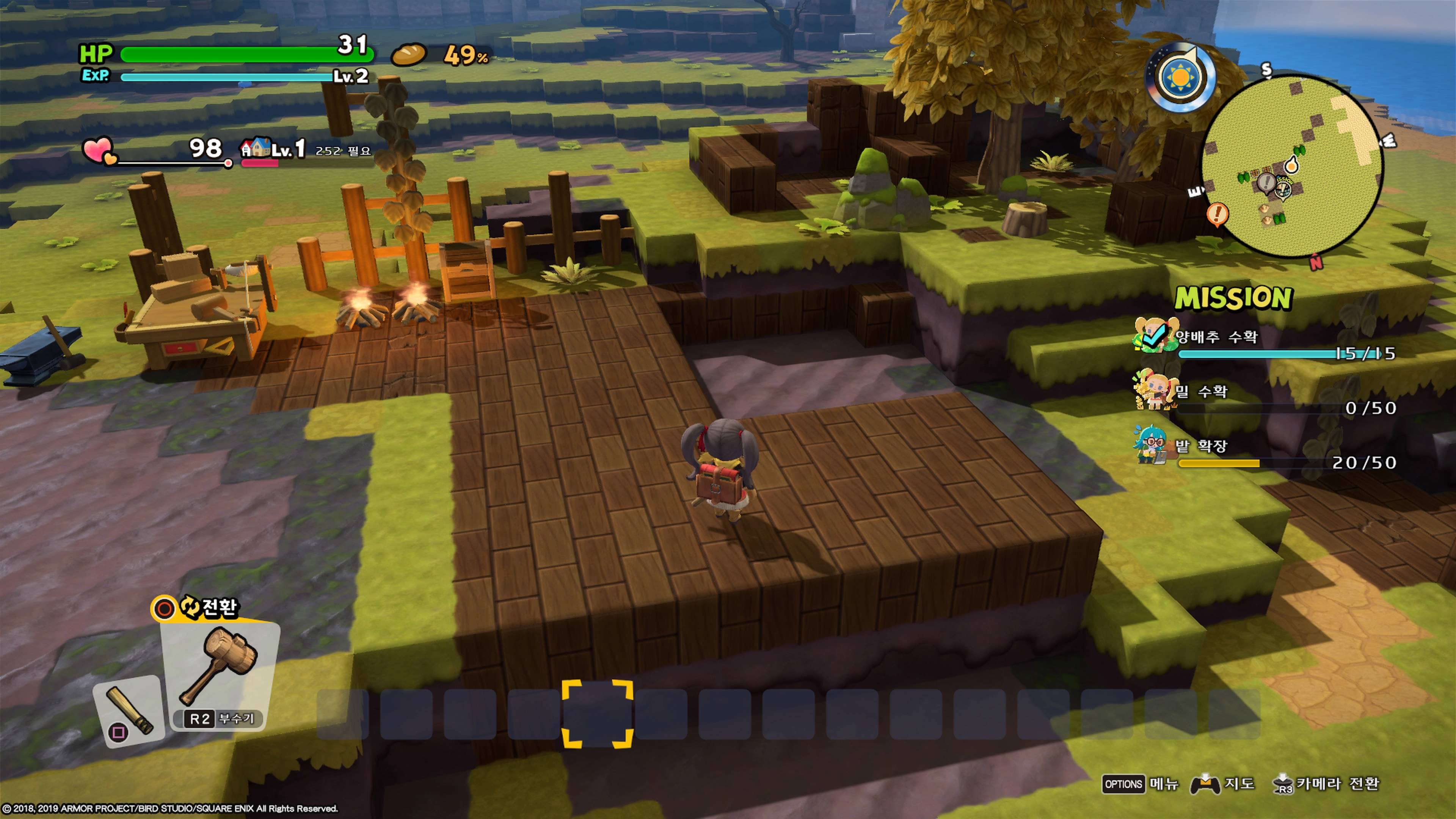Open the 메뉴 menu label
This screenshot has width=1456, height=819.
point(1164,784)
